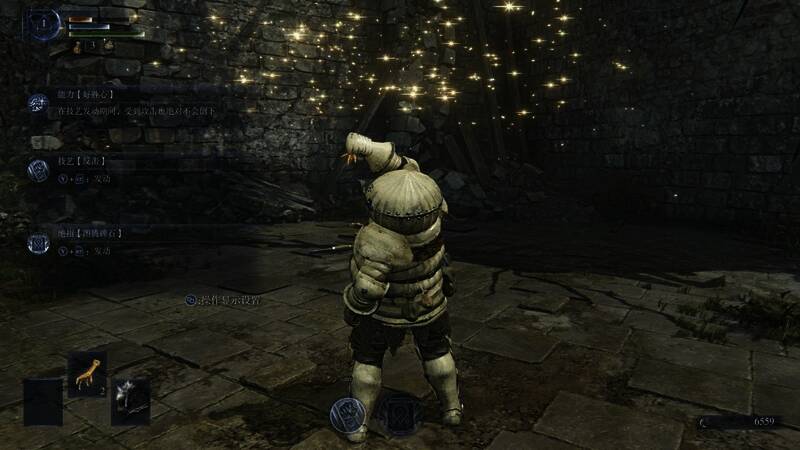
Task: Select the 能力 passive ability icon
Action: pyautogui.click(x=38, y=103)
